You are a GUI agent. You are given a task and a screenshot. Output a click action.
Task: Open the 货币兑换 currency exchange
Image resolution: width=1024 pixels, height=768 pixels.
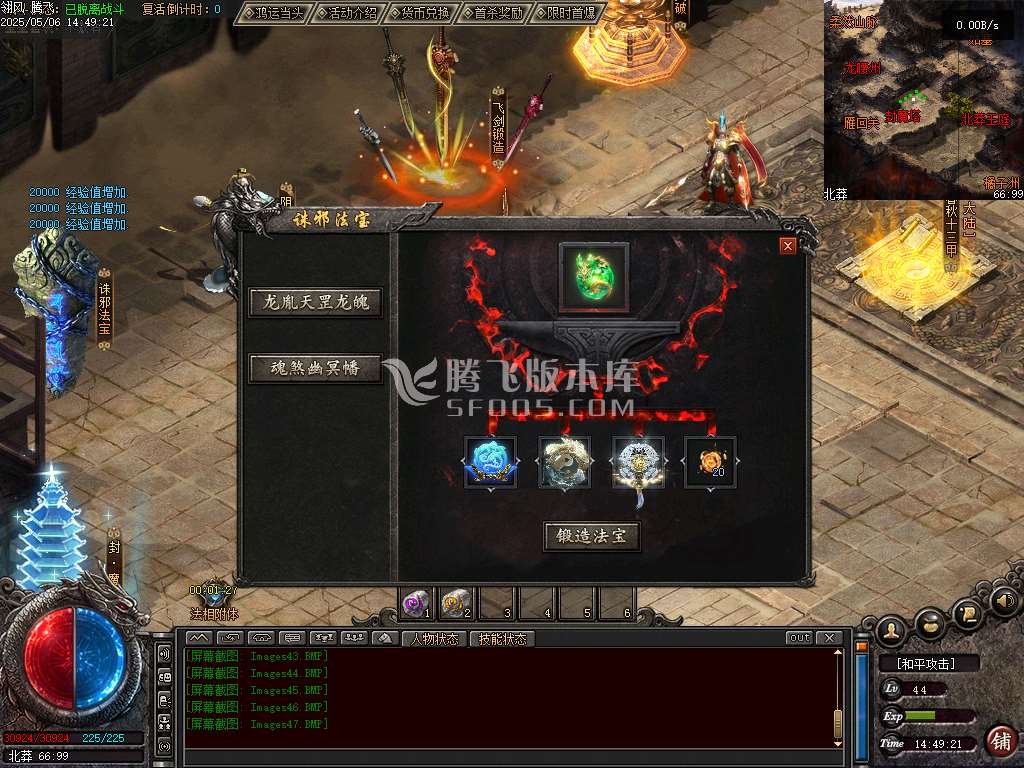coord(420,13)
